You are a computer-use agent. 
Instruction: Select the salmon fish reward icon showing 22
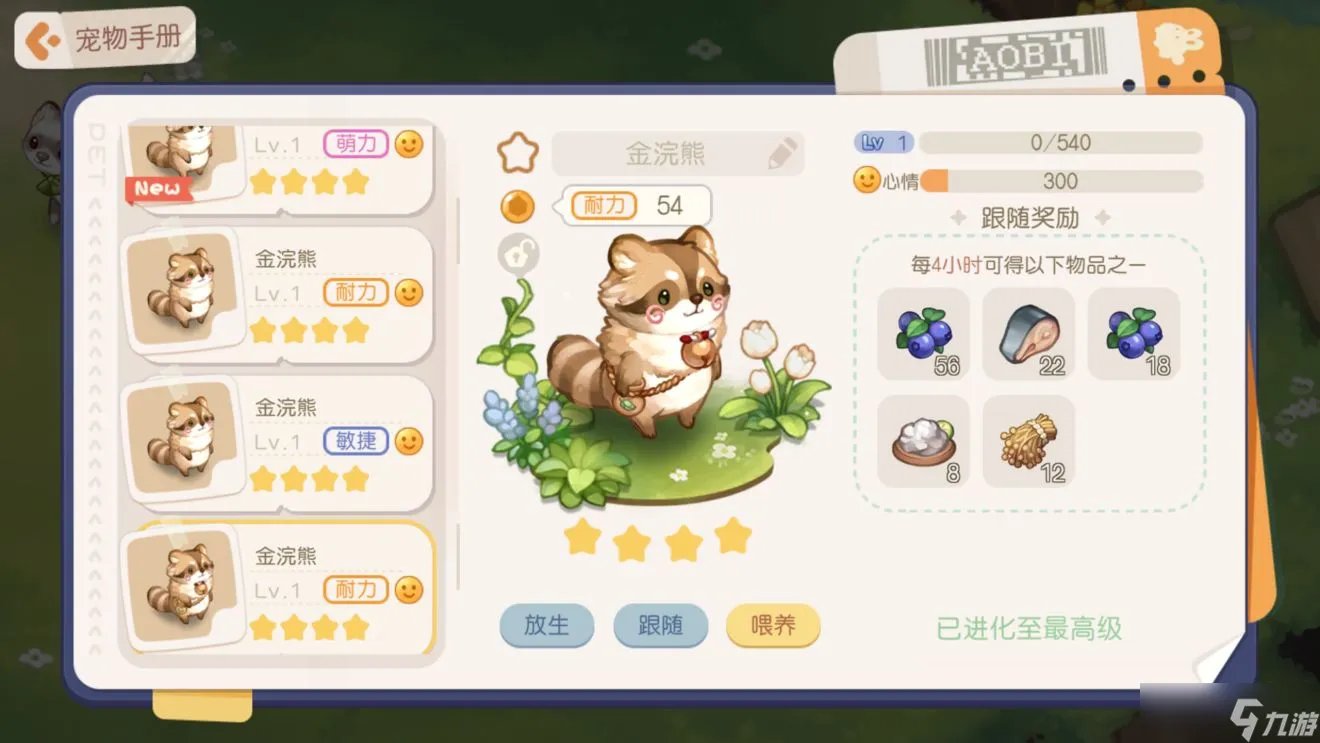coord(1029,335)
